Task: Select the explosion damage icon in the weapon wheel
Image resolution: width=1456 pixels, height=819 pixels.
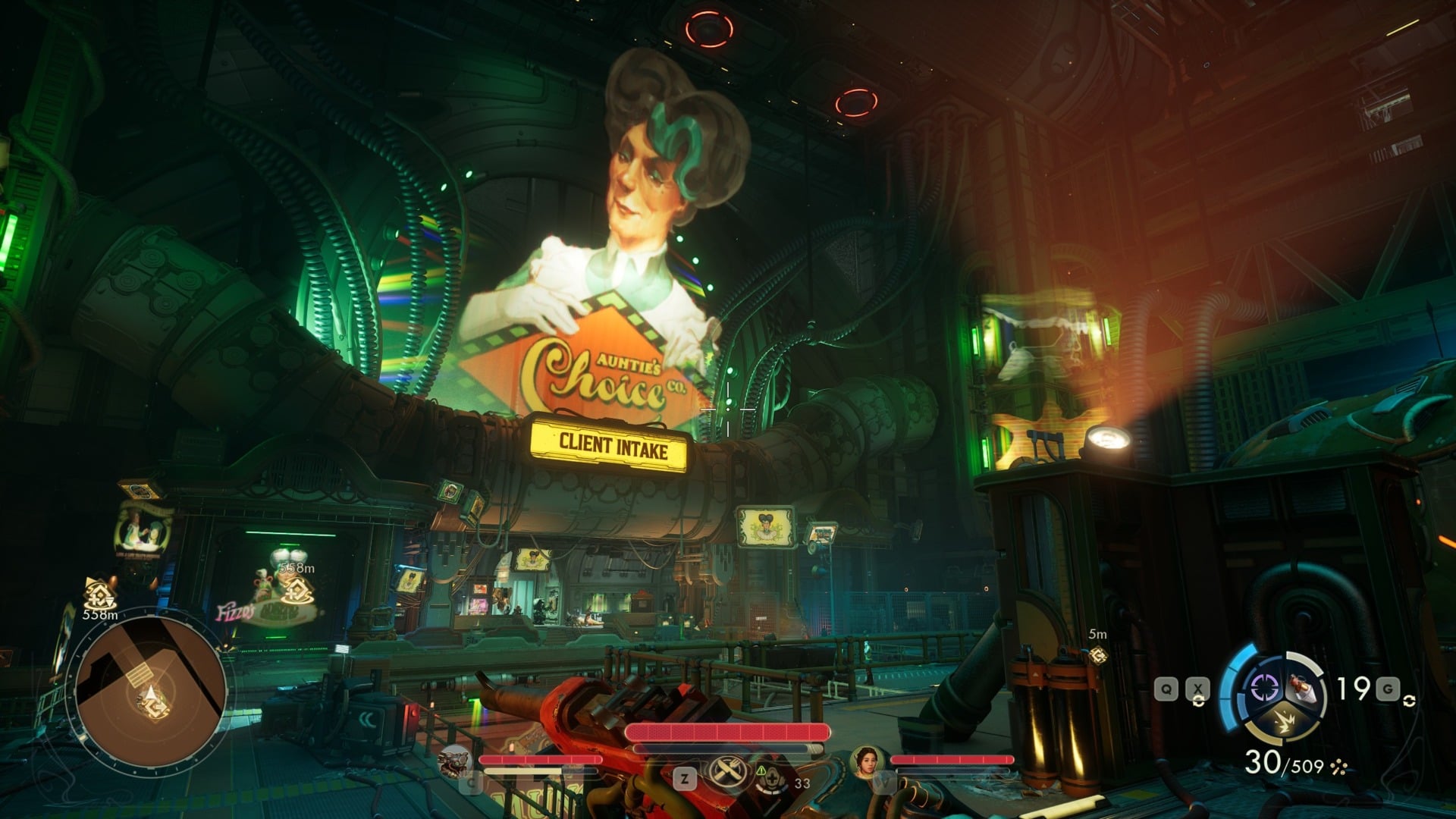Action: click(x=1285, y=723)
